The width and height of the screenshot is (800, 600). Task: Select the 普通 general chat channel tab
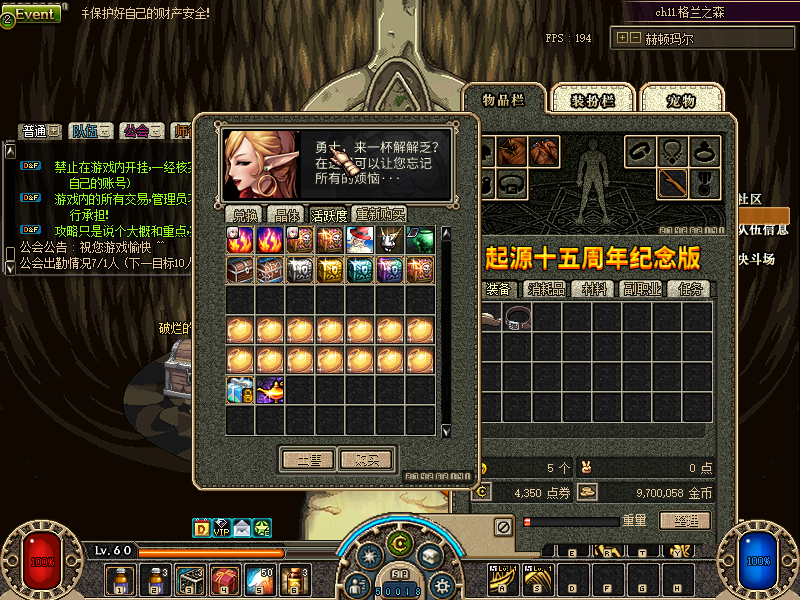[40, 131]
